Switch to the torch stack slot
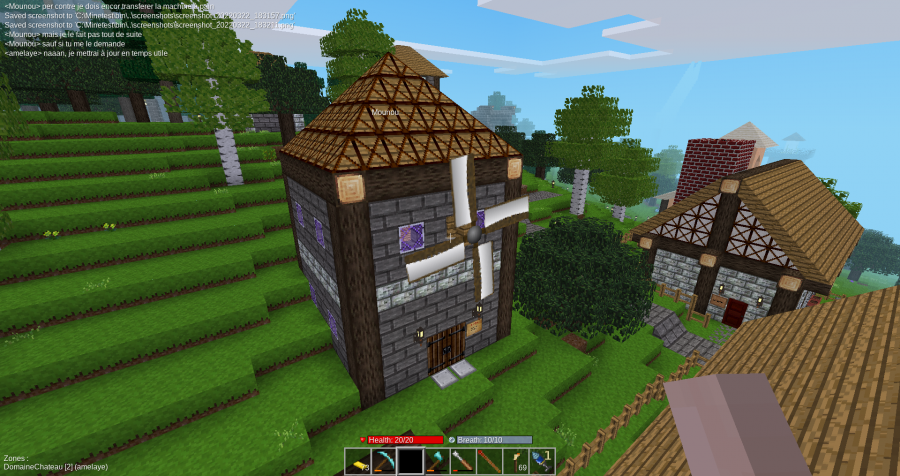The height and width of the screenshot is (476, 900). (516, 461)
